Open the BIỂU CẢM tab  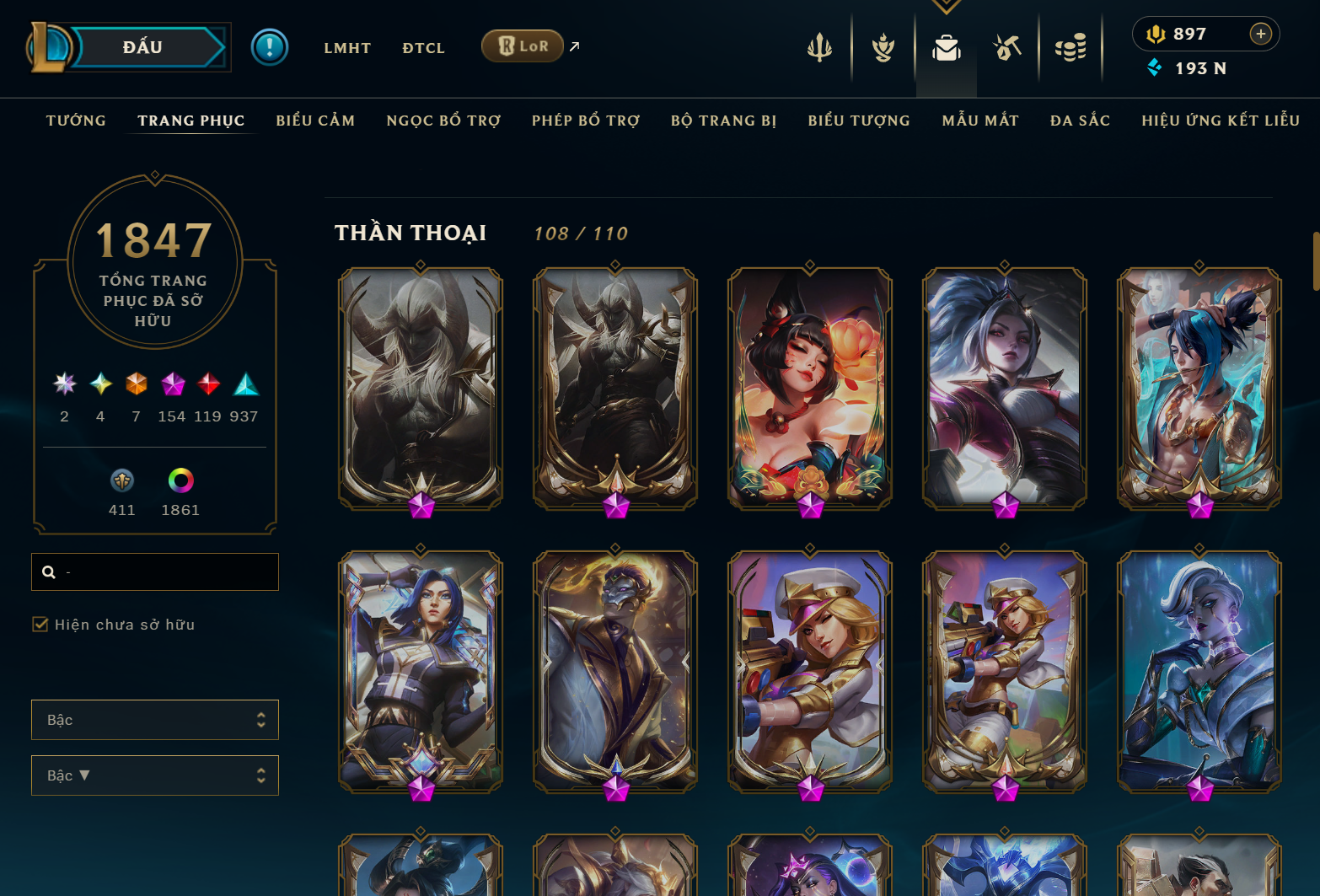315,121
